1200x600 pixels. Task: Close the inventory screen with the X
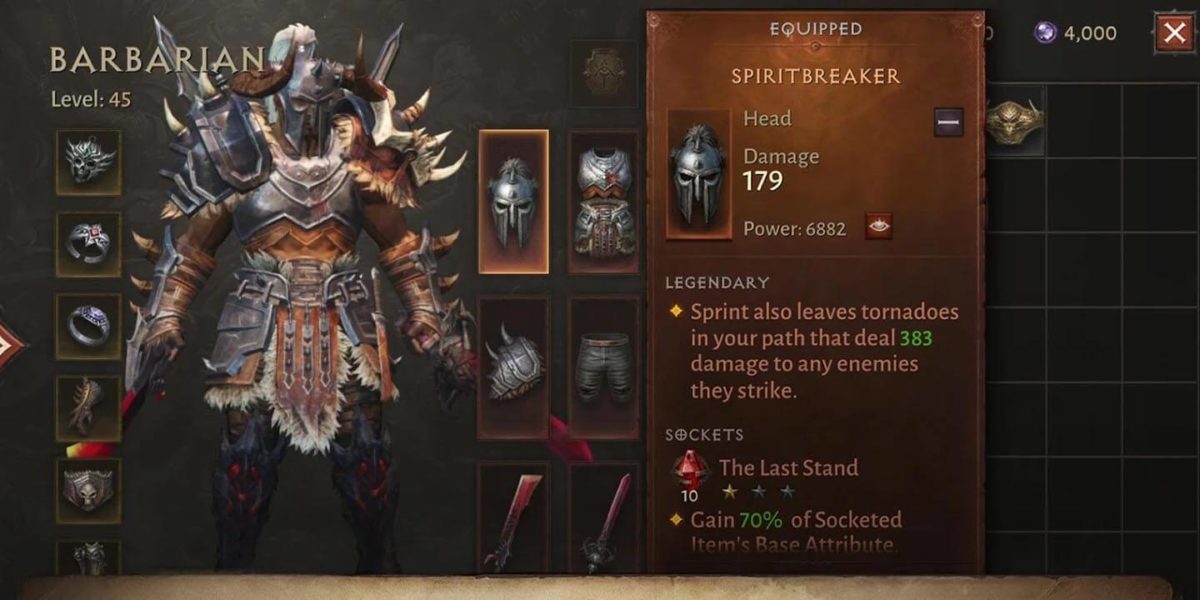[x=1173, y=33]
